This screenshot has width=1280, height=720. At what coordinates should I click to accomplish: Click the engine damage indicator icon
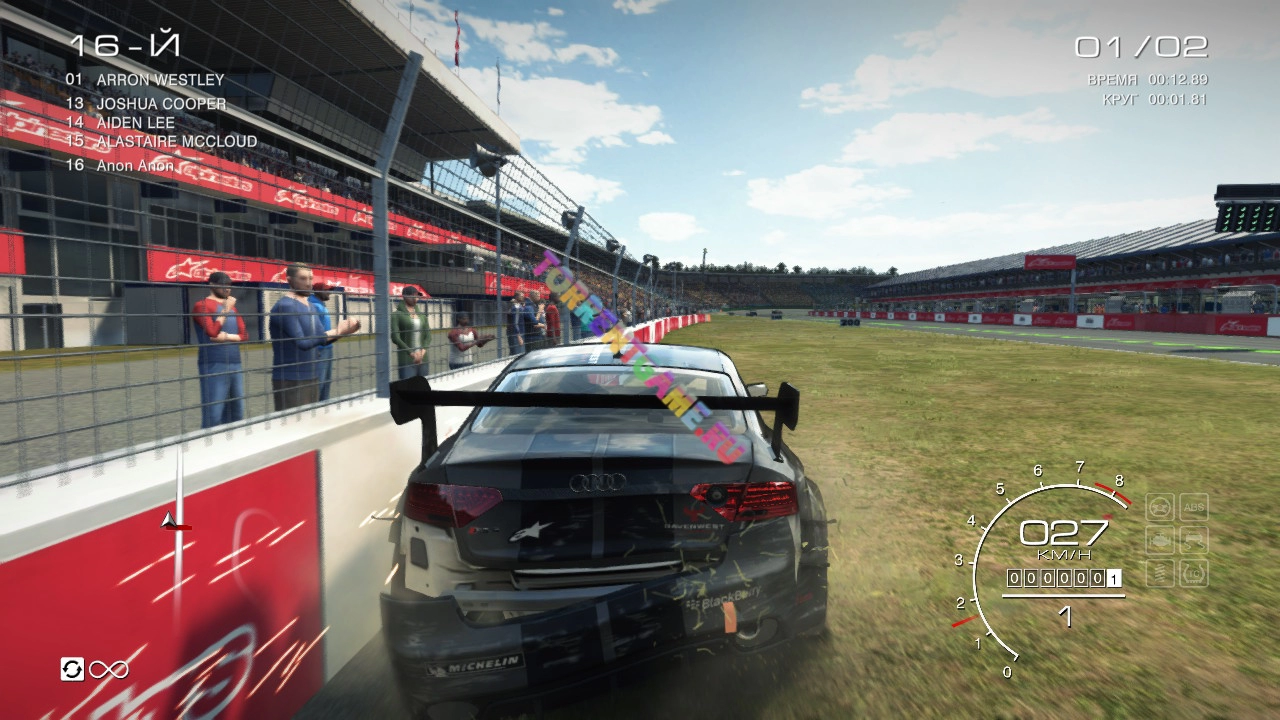1160,541
